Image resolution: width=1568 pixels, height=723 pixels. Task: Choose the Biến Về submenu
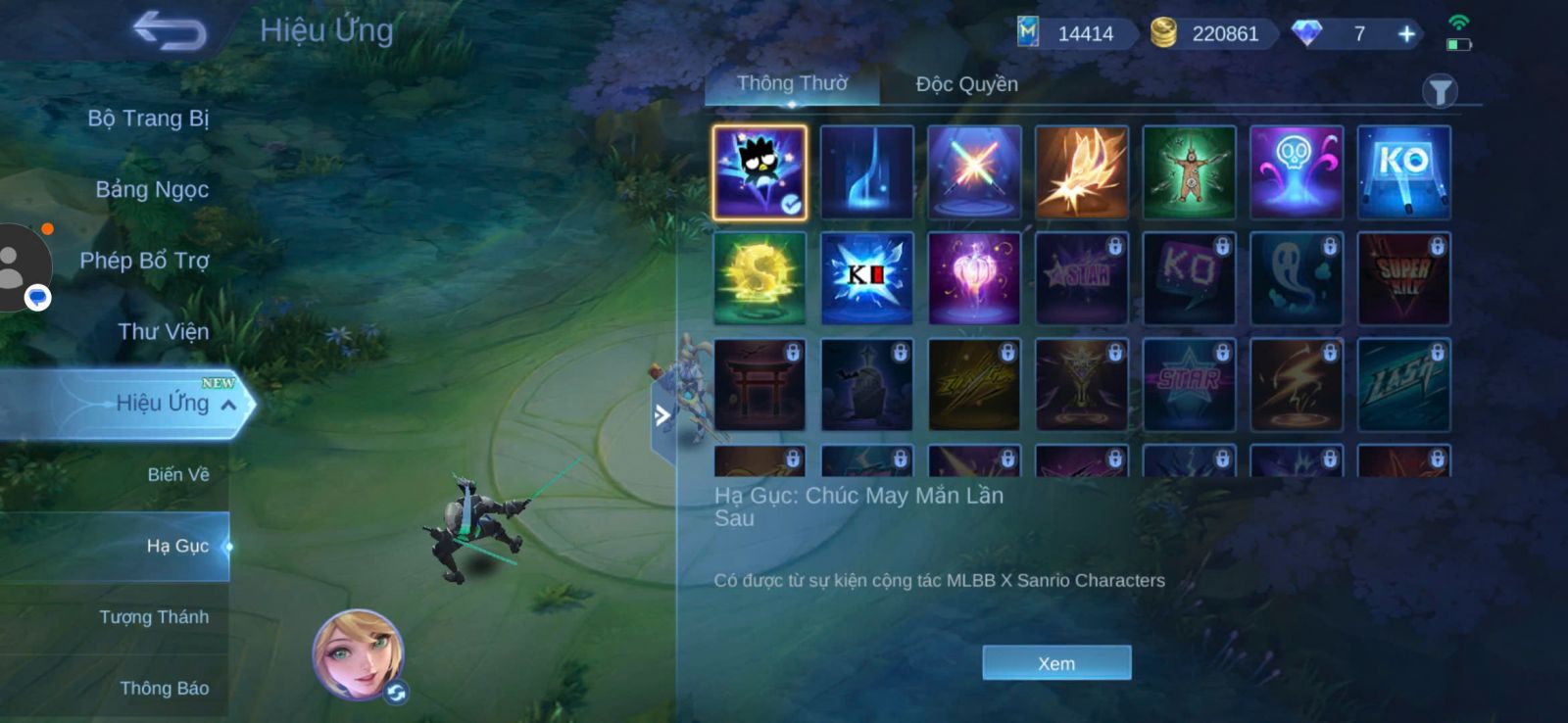(x=177, y=475)
